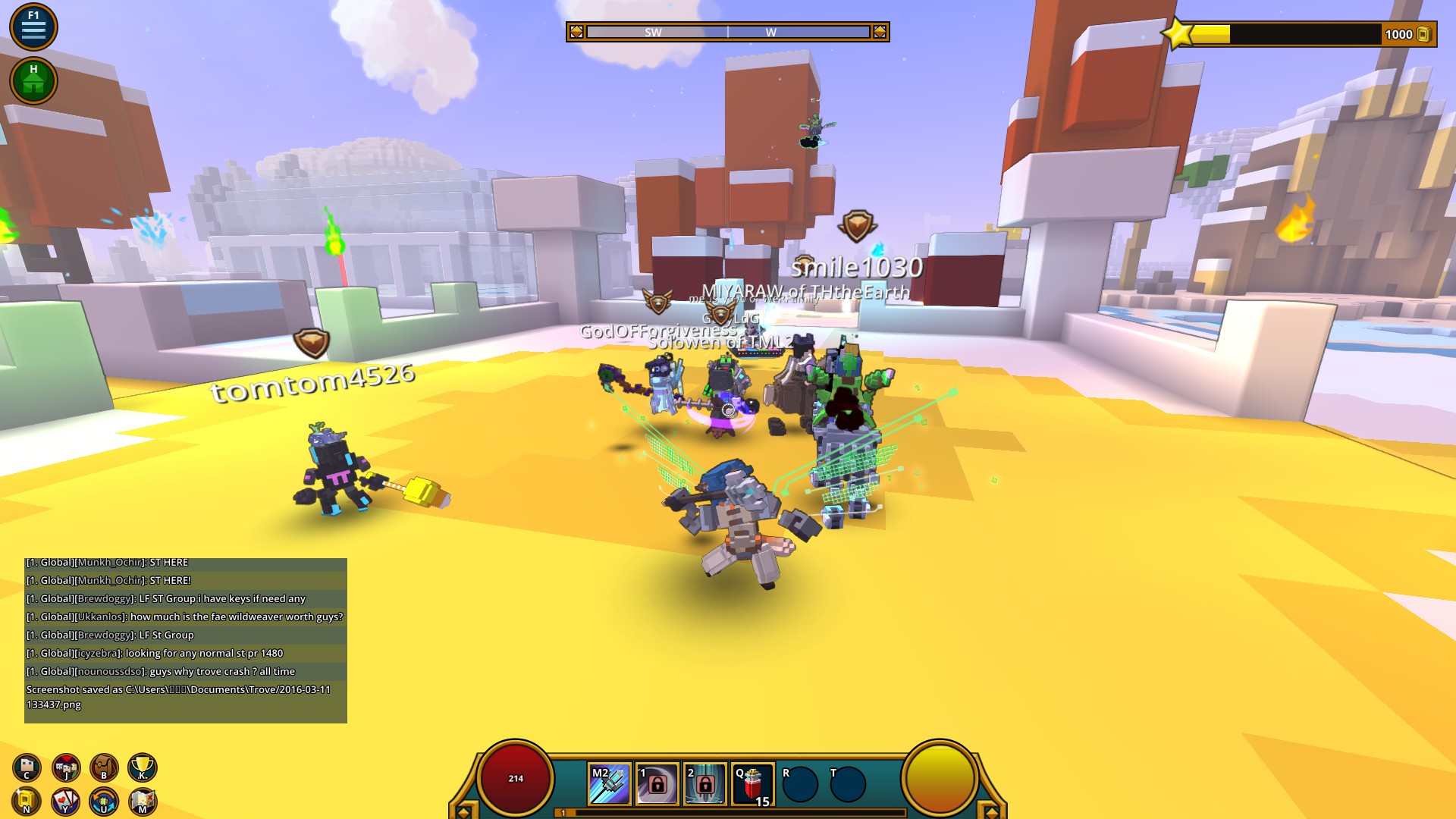Viewport: 1456px width, 819px height.
Task: Open the character sheet icon labeled C
Action: pos(27,767)
